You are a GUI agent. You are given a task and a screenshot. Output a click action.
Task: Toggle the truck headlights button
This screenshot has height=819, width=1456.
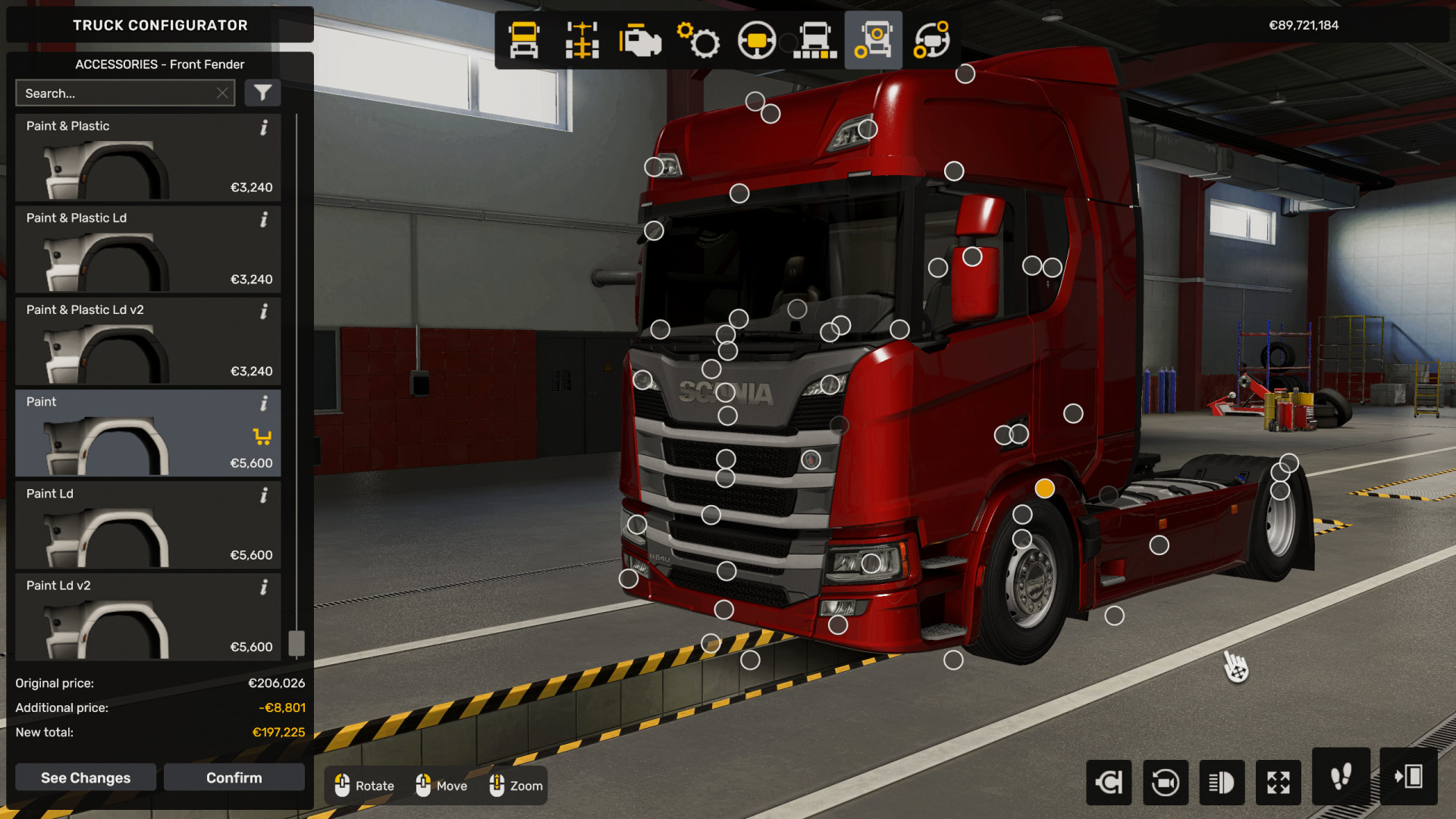click(x=1221, y=782)
